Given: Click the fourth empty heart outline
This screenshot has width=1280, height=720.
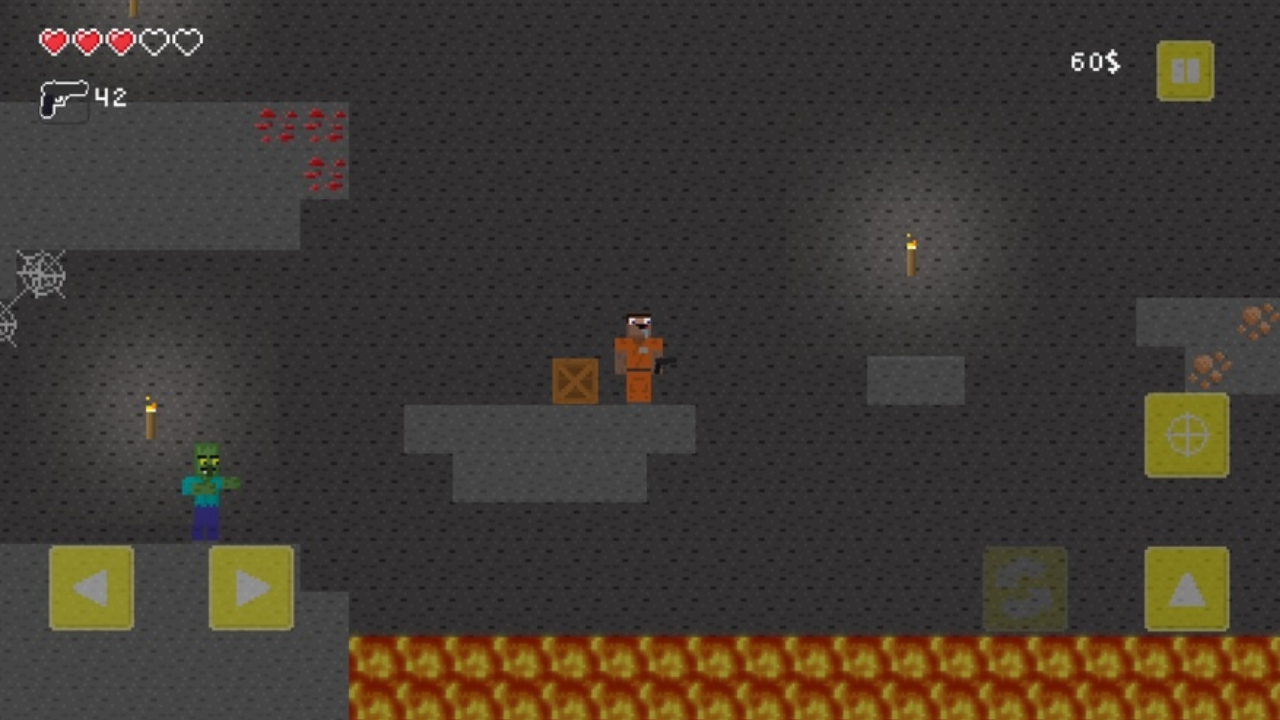Looking at the screenshot, I should [x=155, y=42].
